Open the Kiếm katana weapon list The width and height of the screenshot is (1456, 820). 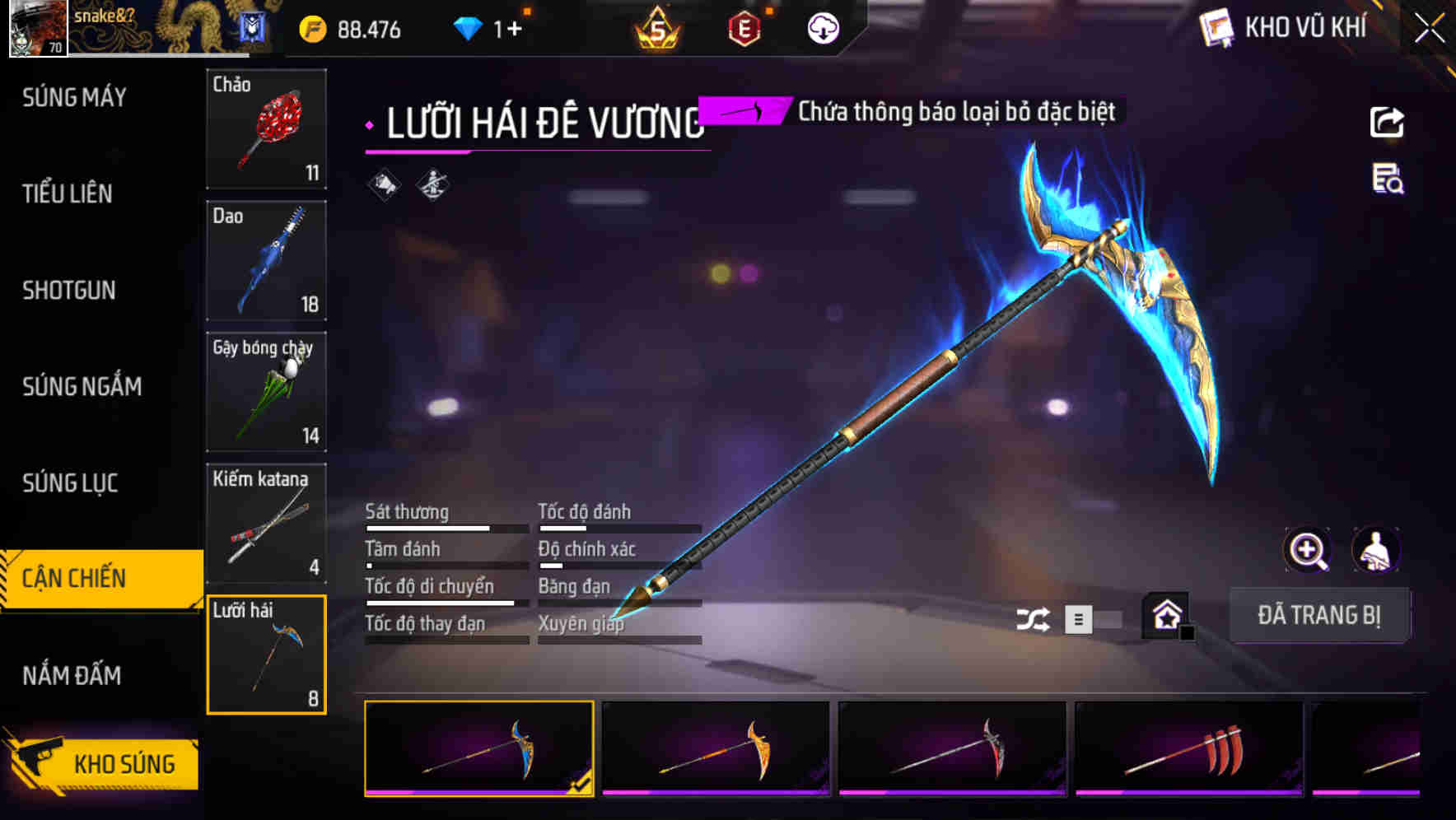tap(266, 523)
